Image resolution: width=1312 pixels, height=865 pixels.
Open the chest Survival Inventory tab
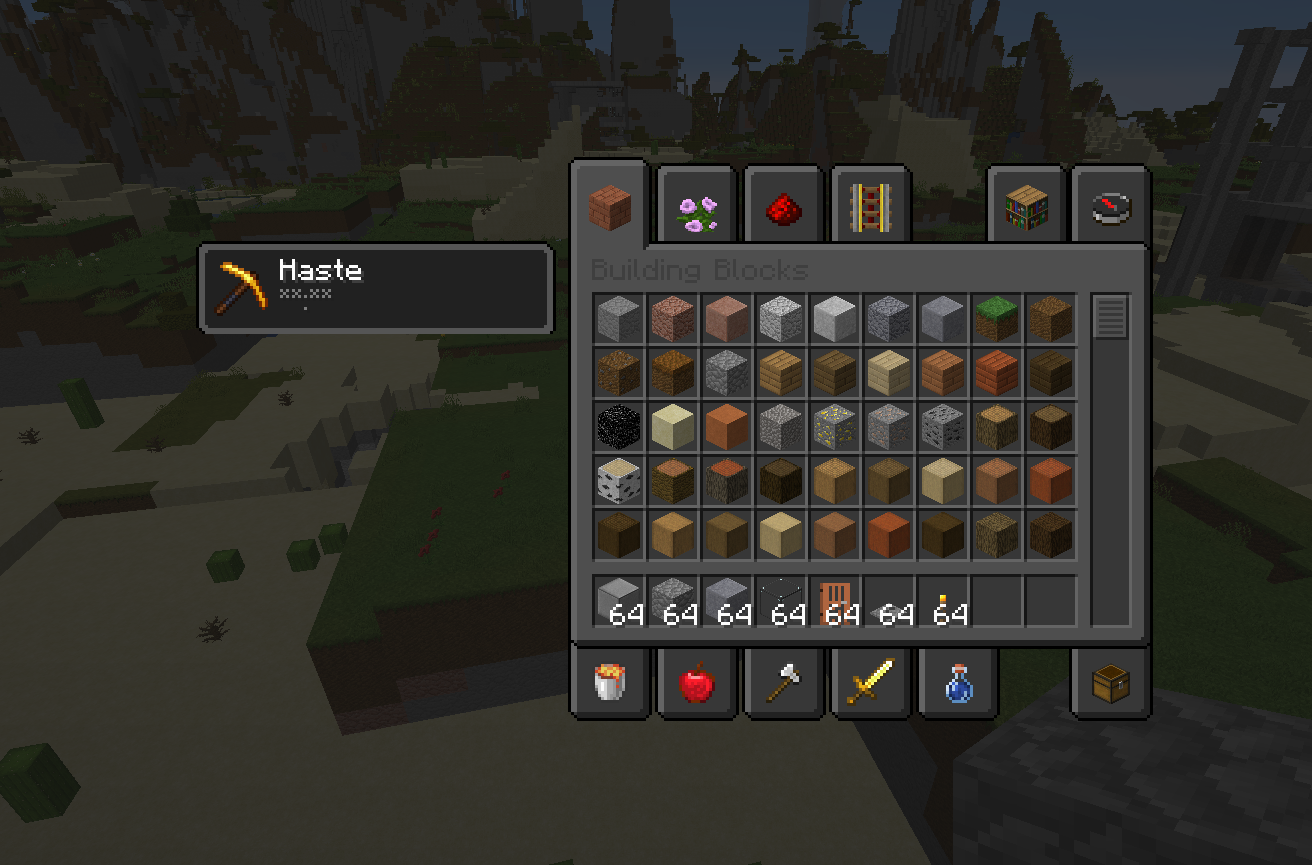click(x=1110, y=684)
